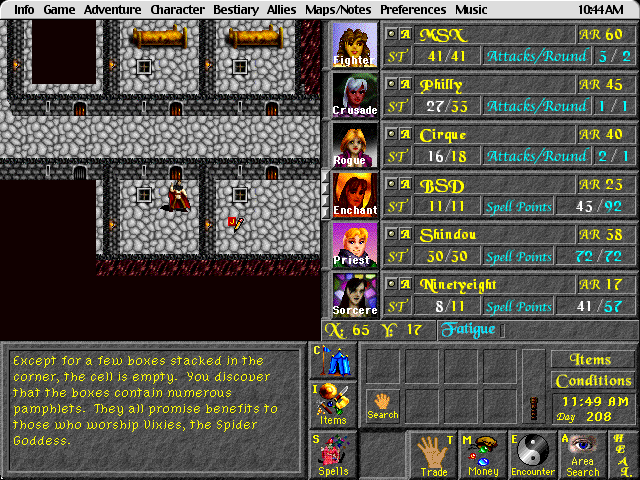Open the Money pouch button
640x480 pixels.
point(483,455)
